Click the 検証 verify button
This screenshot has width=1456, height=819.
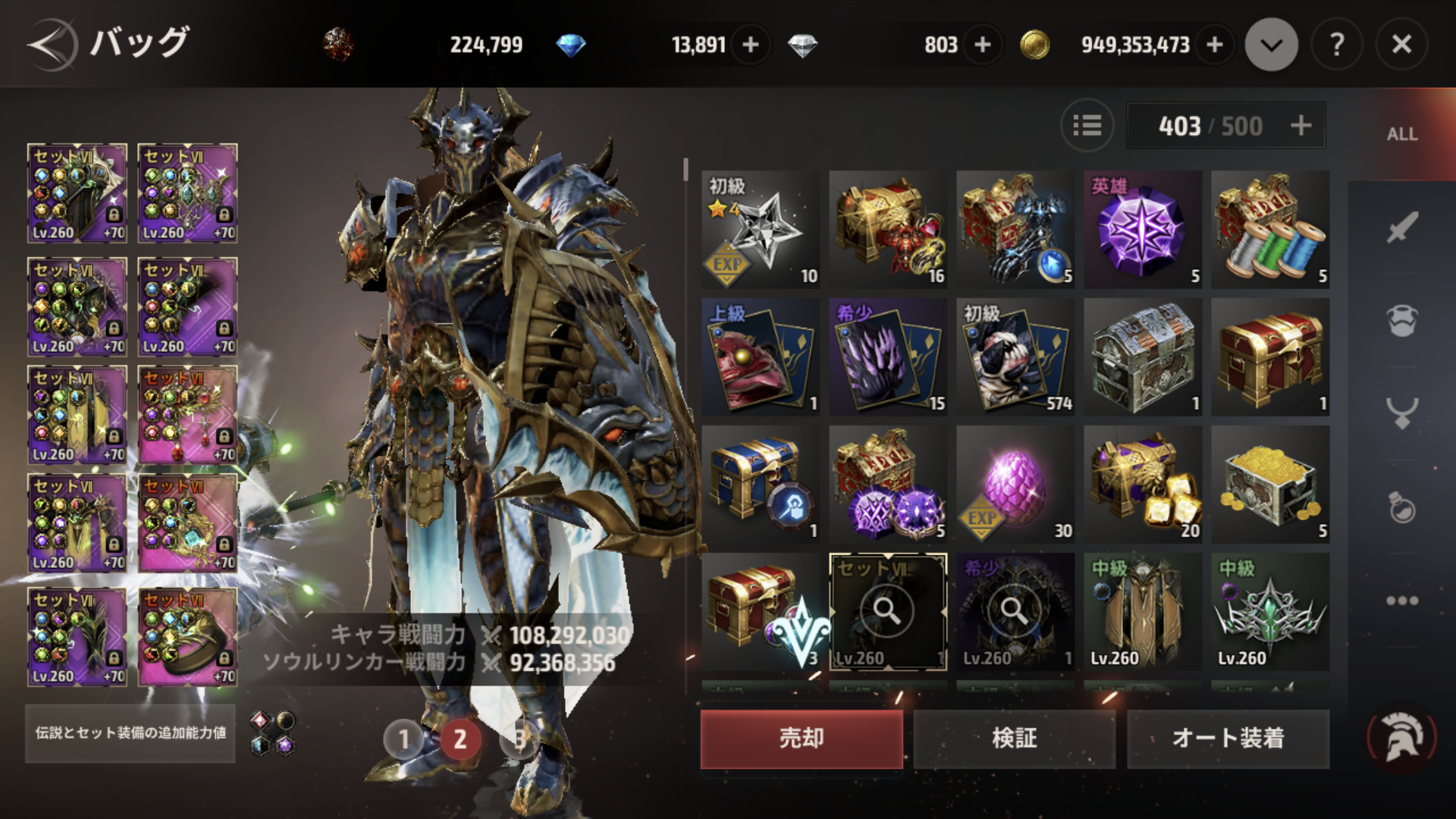point(1015,739)
